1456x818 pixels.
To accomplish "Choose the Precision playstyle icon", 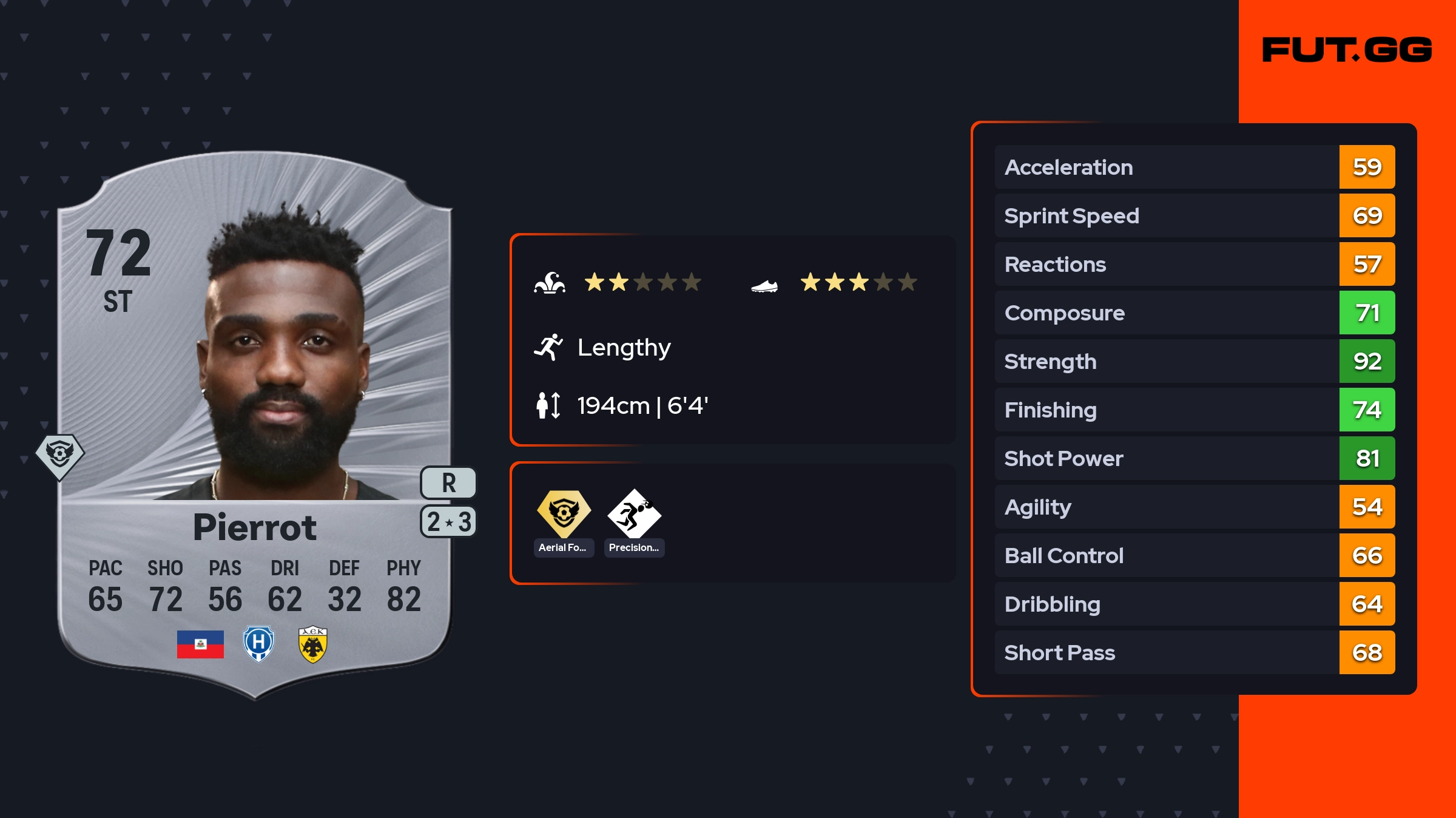I will point(634,514).
